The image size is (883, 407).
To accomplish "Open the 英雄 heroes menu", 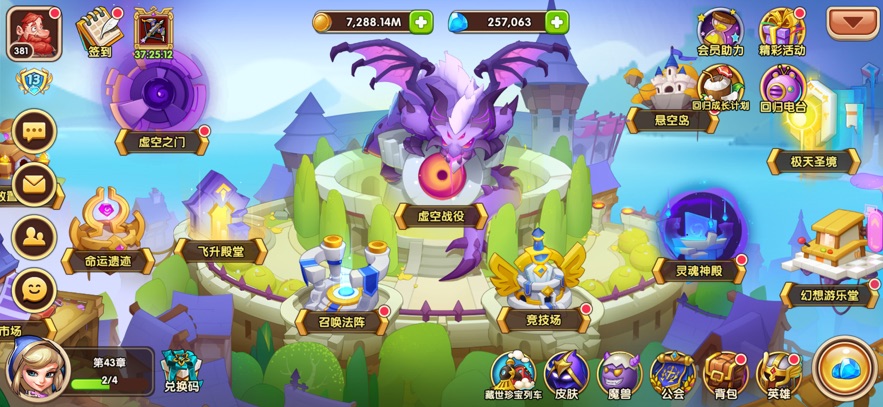I will coord(779,374).
